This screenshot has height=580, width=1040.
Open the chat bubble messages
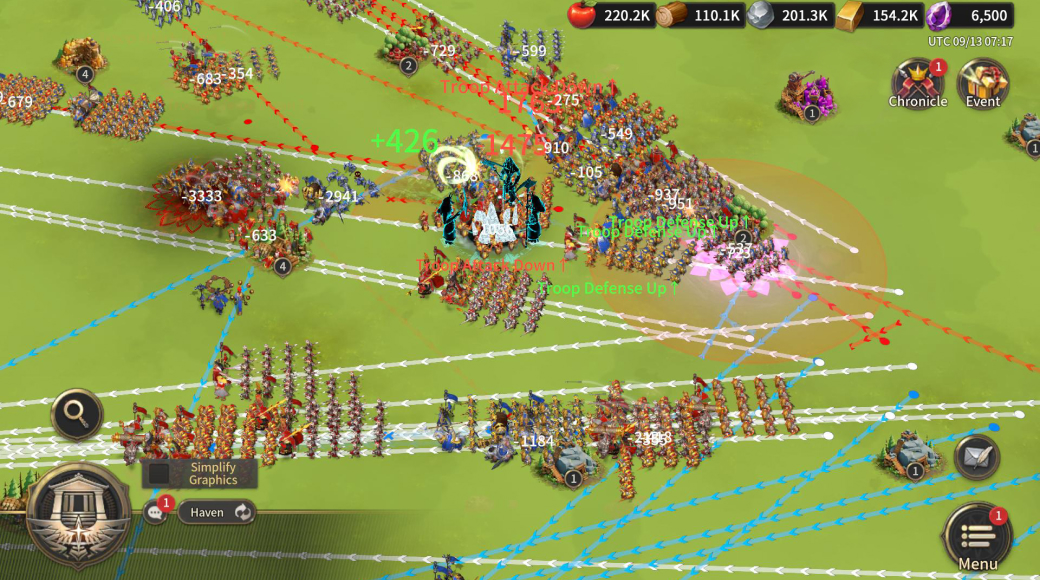(156, 512)
